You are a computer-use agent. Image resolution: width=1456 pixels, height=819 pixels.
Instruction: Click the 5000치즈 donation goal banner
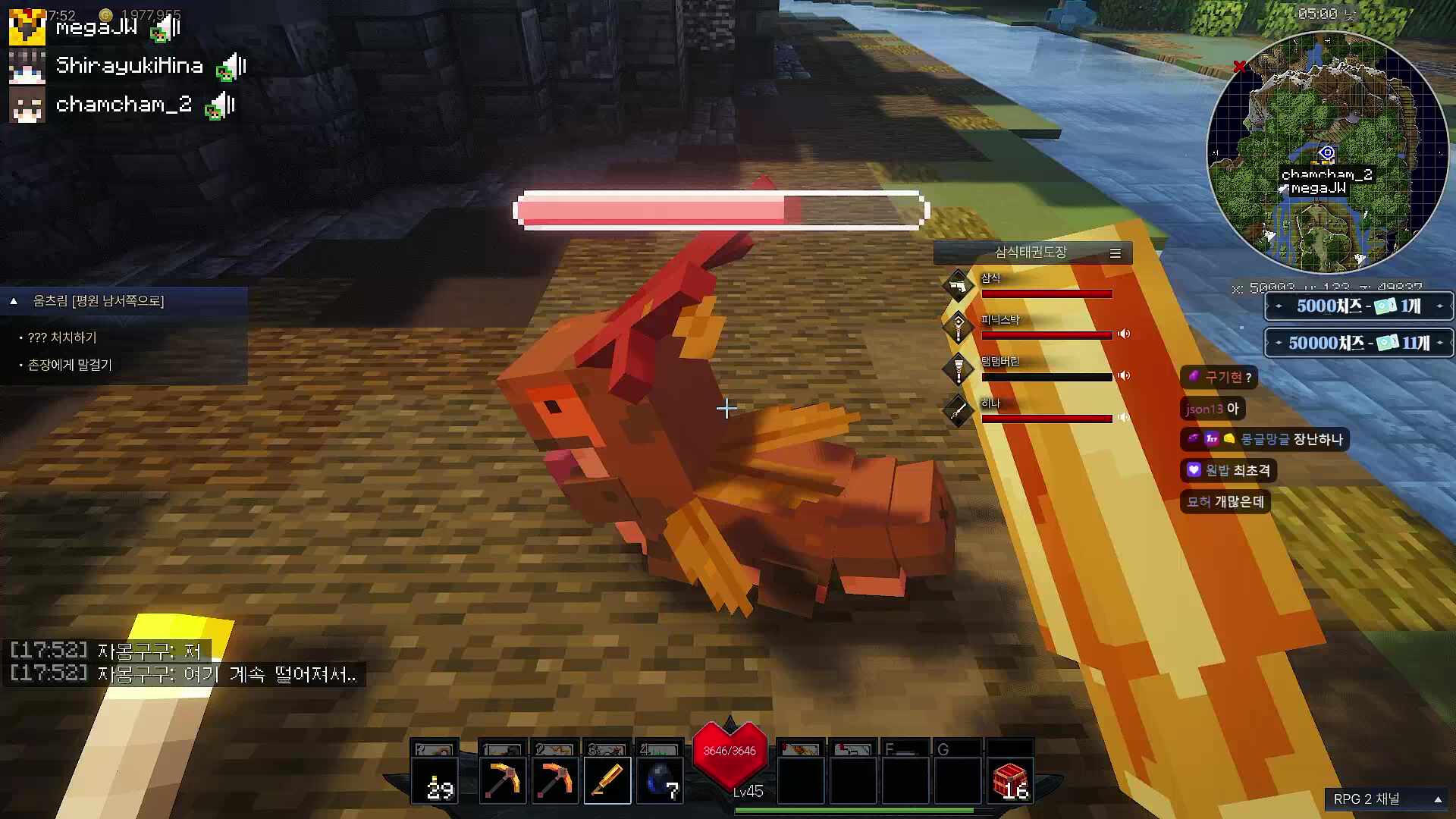tap(1358, 306)
